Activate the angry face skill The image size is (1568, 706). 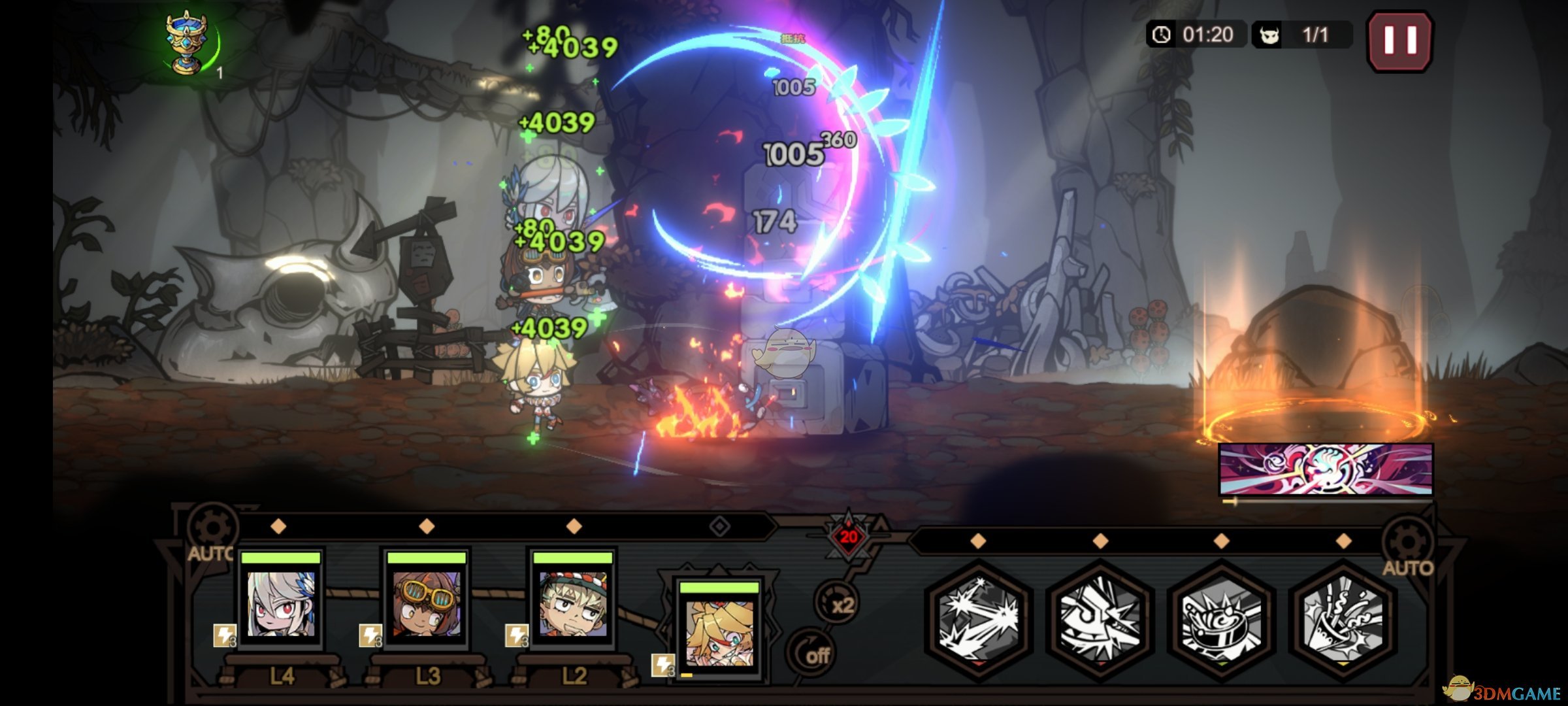[x=1100, y=619]
